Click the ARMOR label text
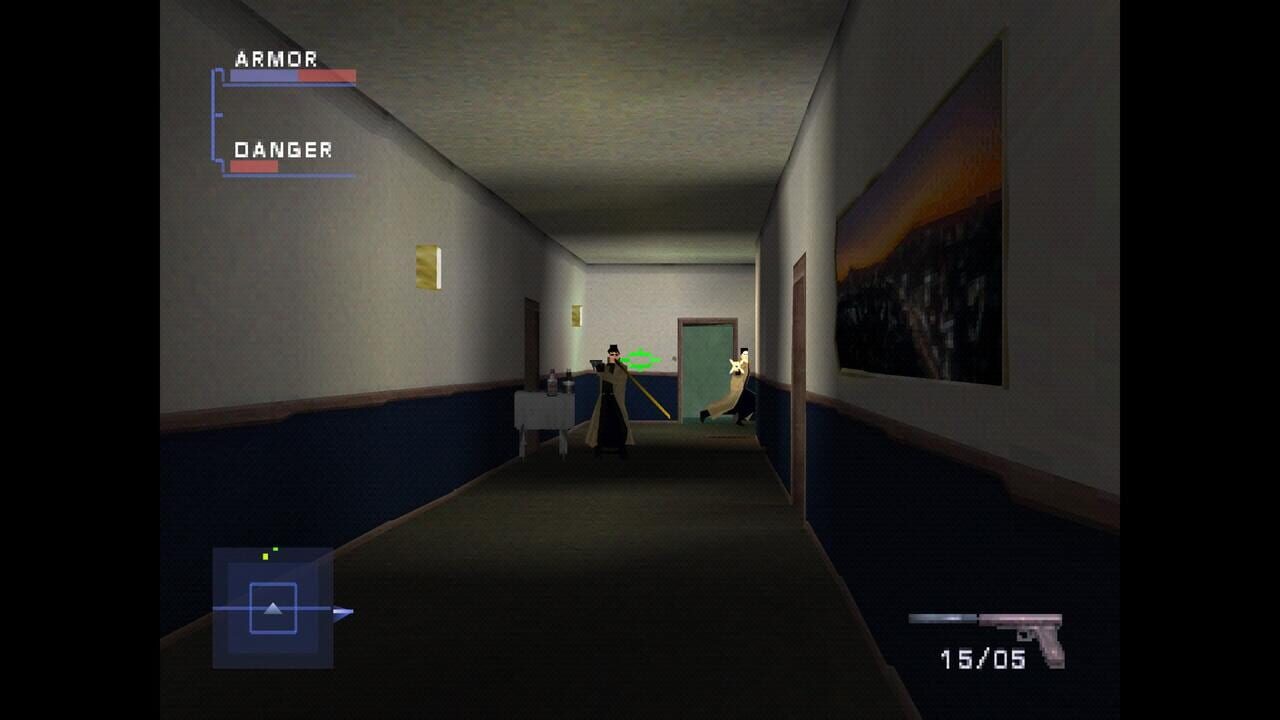Viewport: 1280px width, 720px height. tap(275, 57)
